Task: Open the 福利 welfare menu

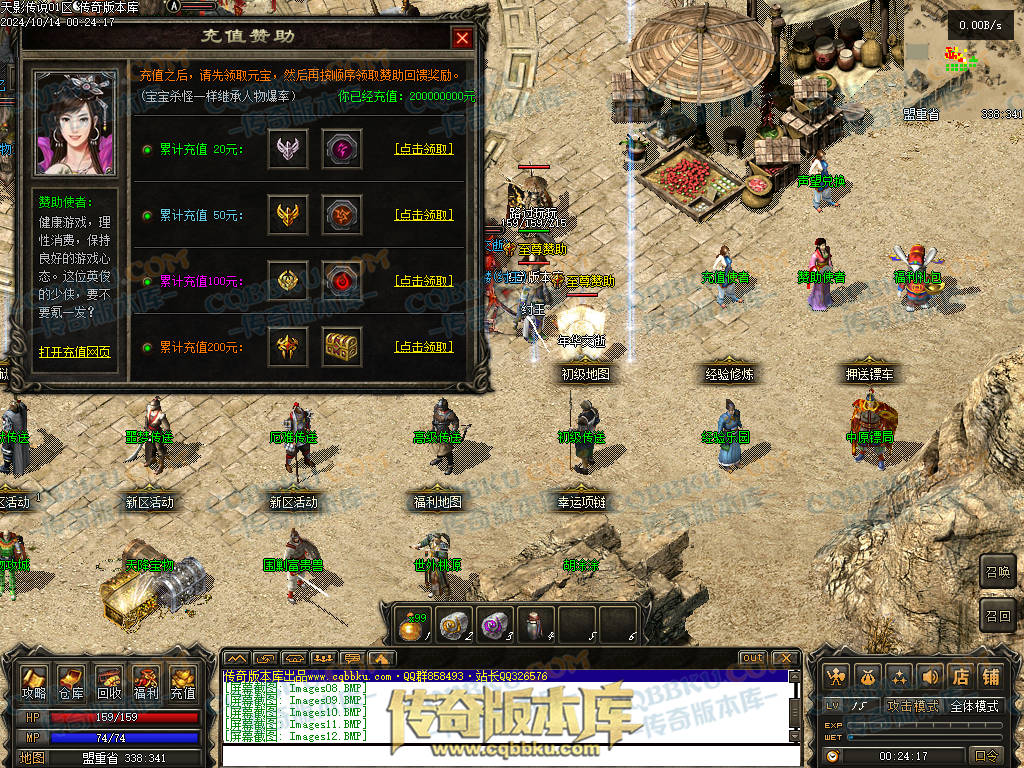Action: coord(145,682)
